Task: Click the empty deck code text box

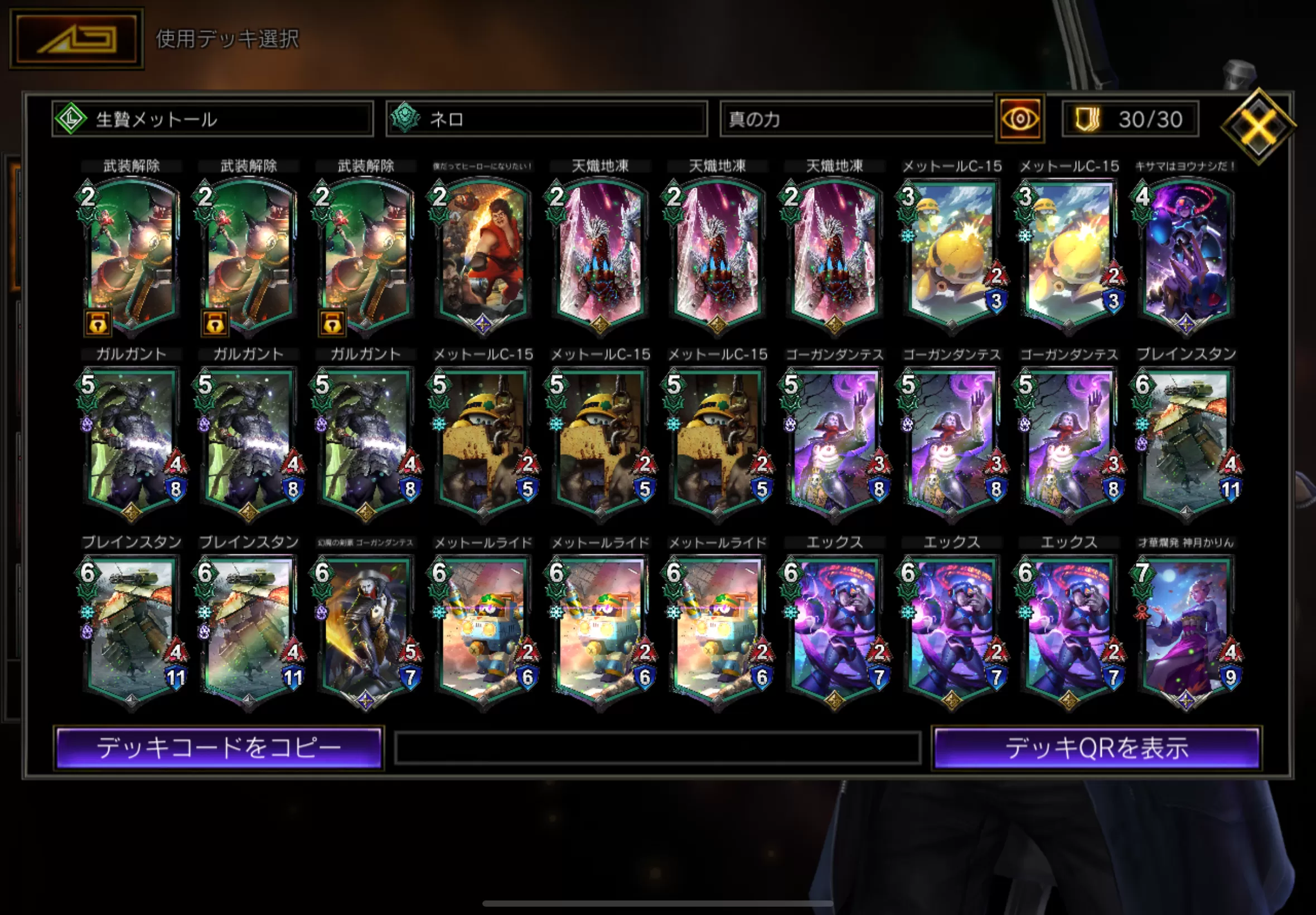Action: [x=657, y=748]
